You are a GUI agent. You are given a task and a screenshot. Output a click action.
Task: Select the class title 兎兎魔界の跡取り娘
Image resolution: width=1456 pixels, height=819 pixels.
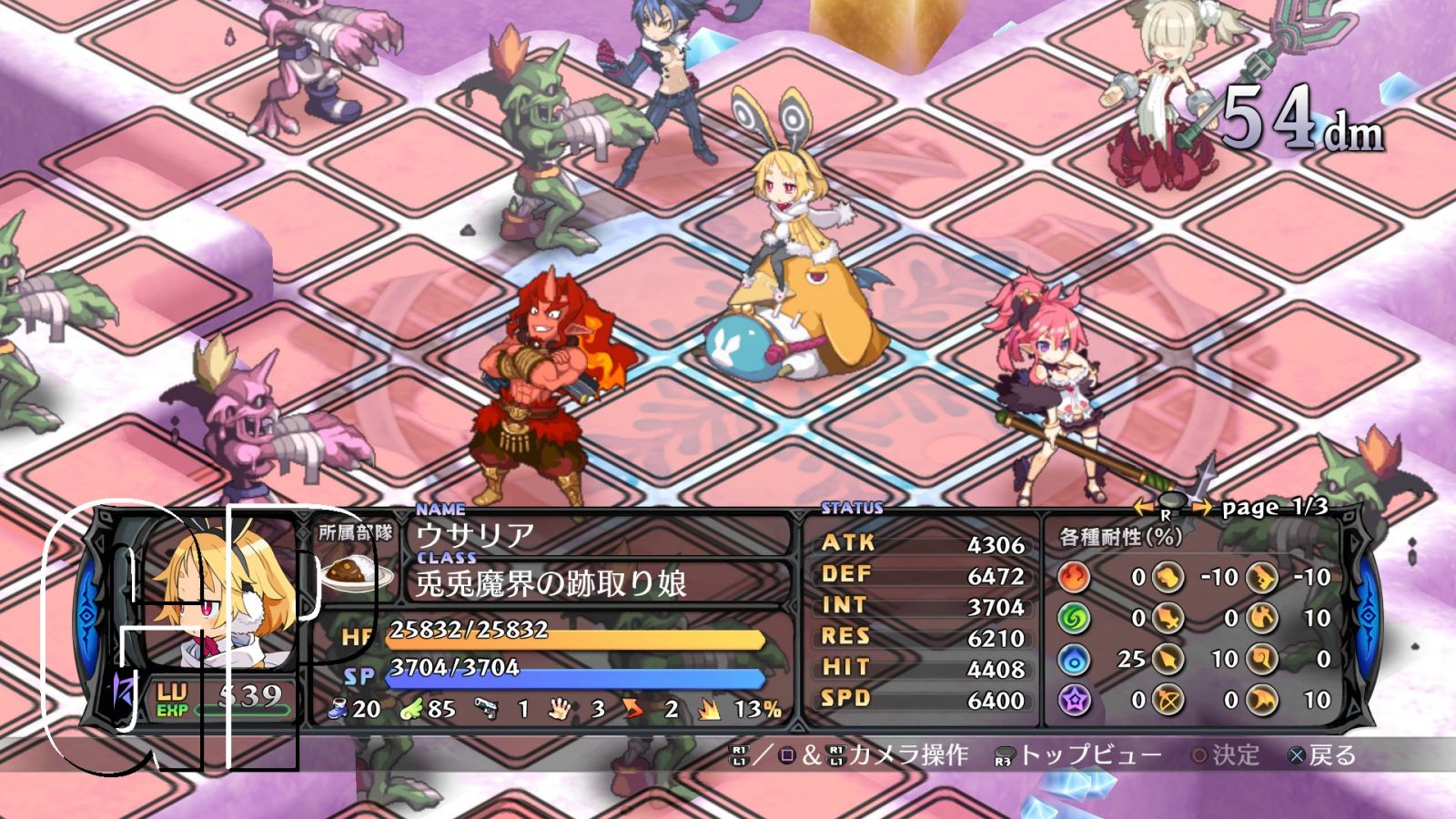(550, 583)
